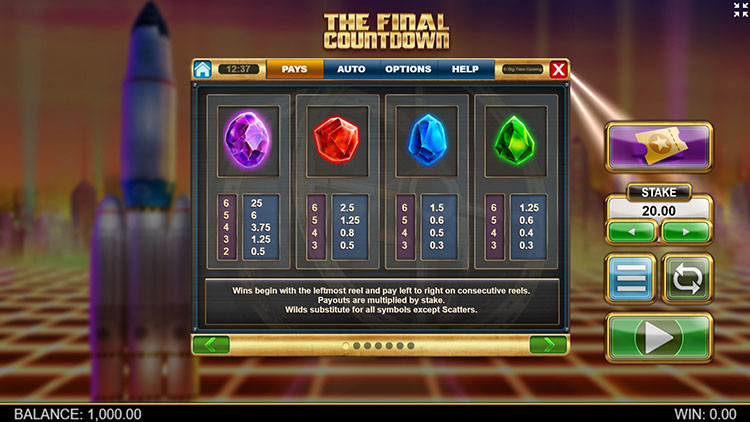Spin the reels with green play button
Screen dimensions: 750x422
point(659,337)
